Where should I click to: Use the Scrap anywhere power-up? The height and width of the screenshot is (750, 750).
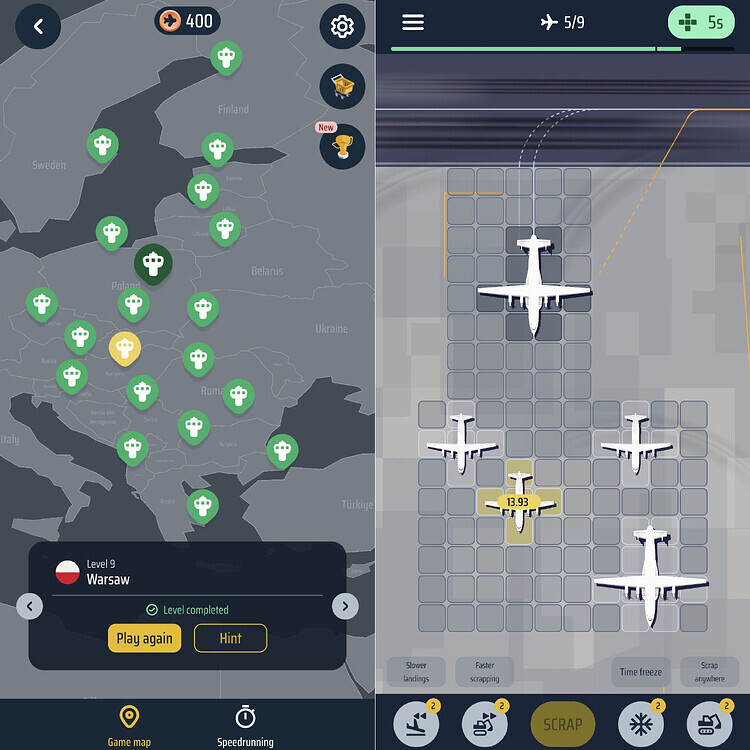709,723
